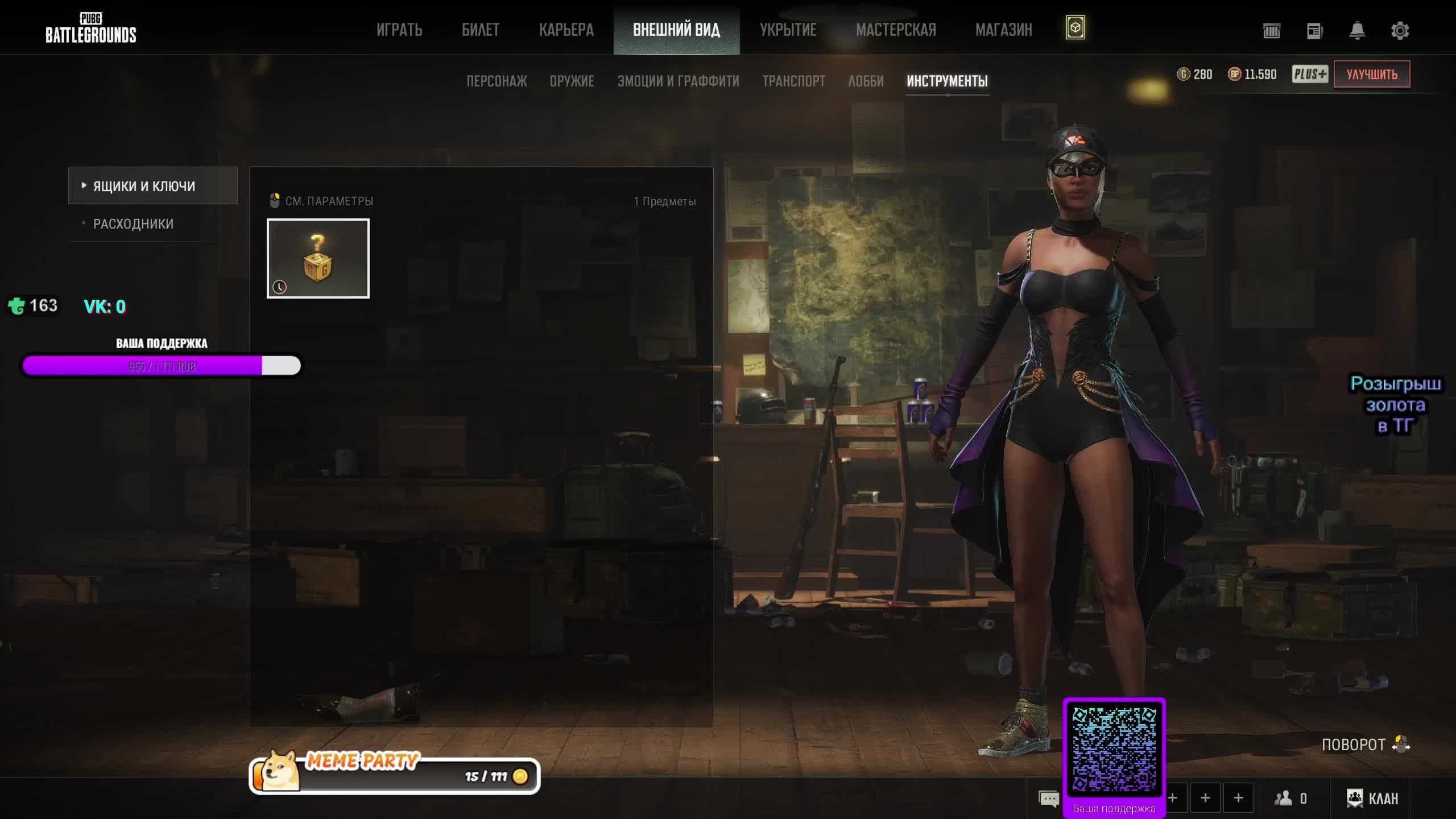Open the Играть tab
1456x819 pixels.
(x=399, y=30)
